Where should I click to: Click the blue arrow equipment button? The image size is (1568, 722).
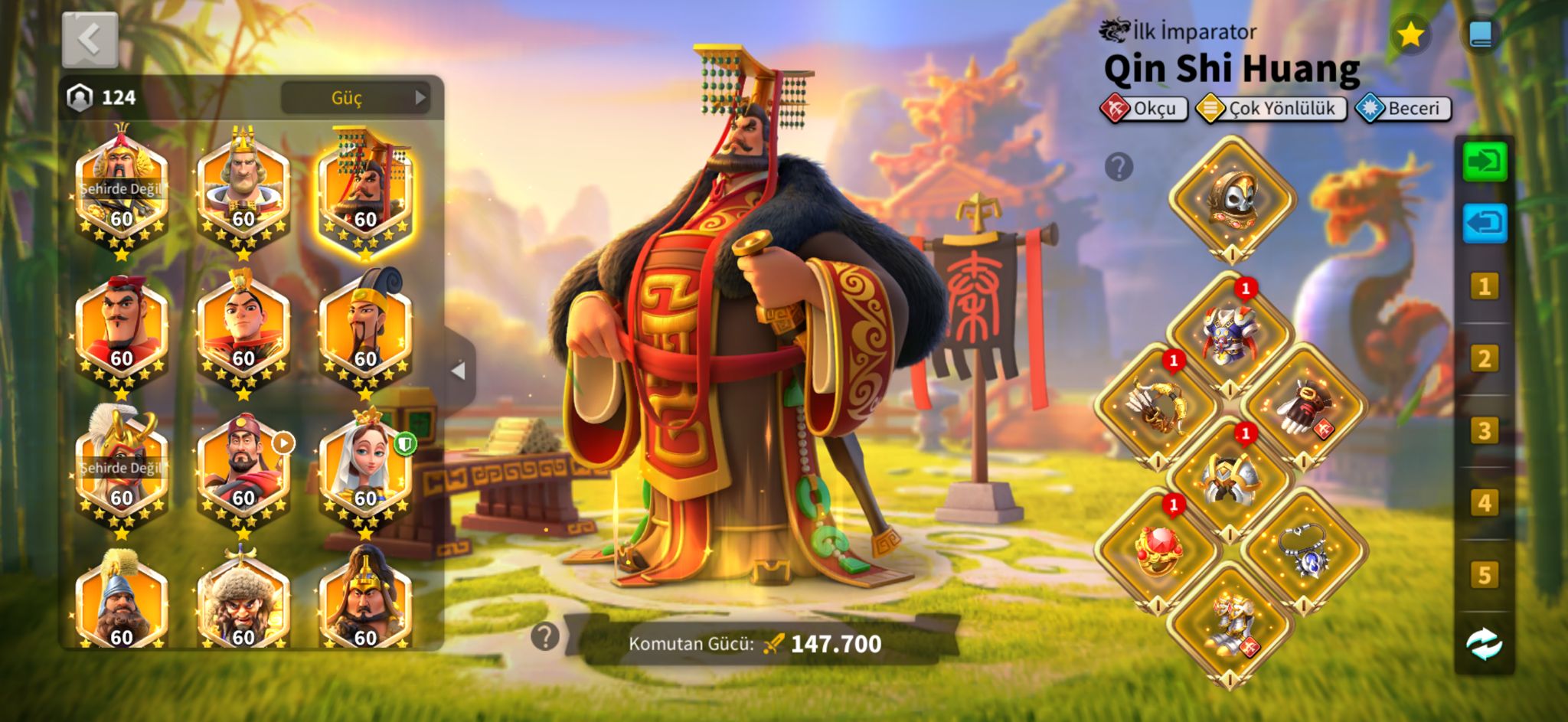1485,224
